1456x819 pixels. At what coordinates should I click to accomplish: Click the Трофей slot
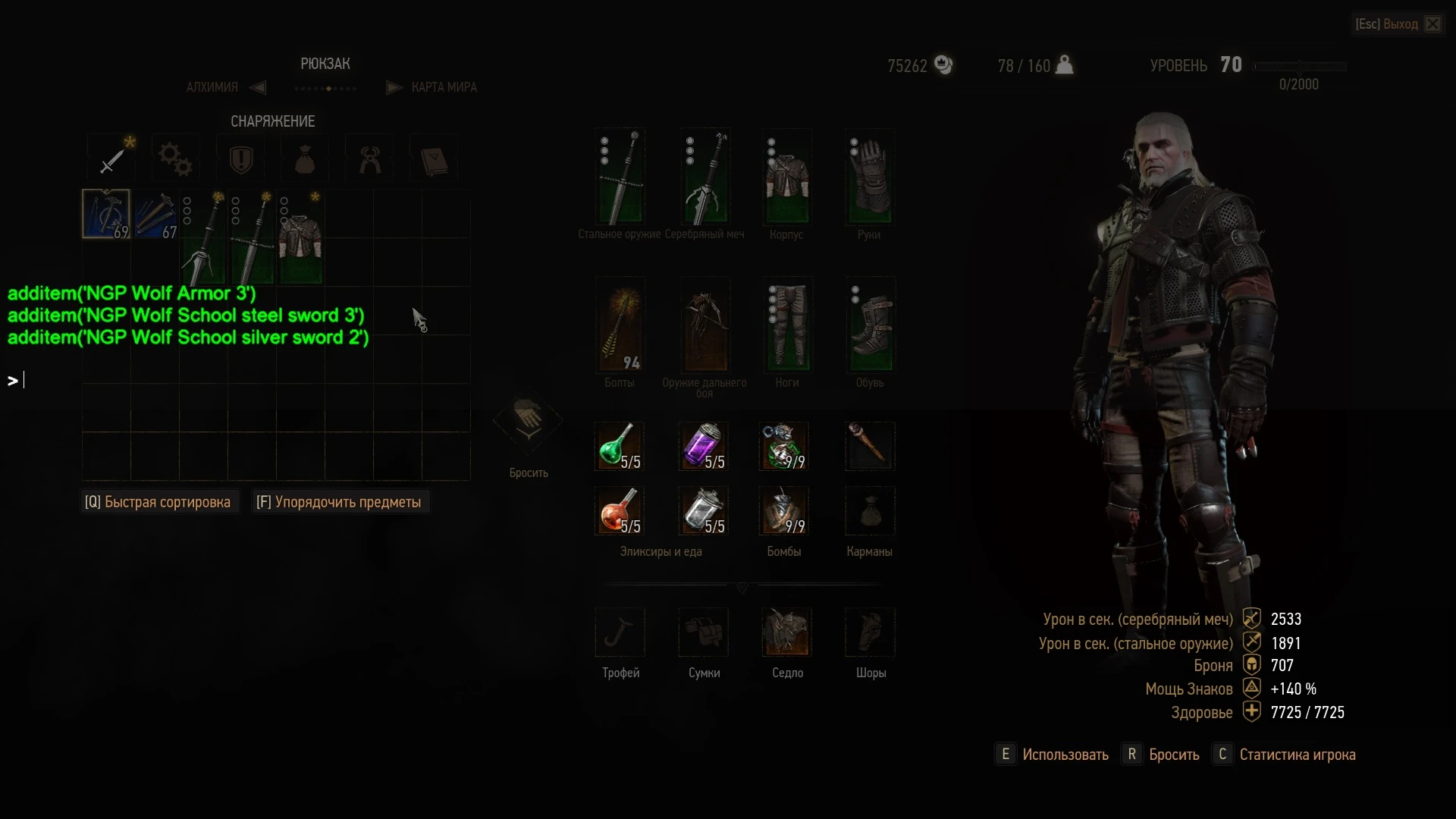[620, 633]
